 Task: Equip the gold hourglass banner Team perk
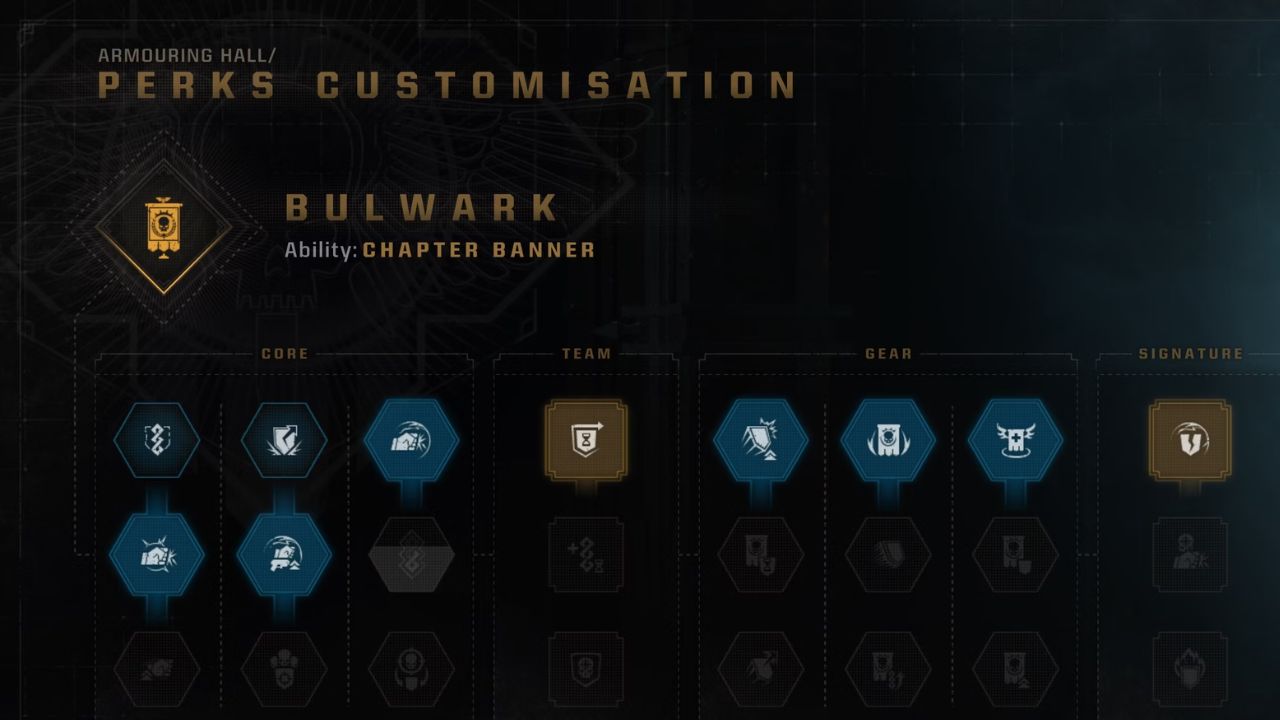(584, 439)
